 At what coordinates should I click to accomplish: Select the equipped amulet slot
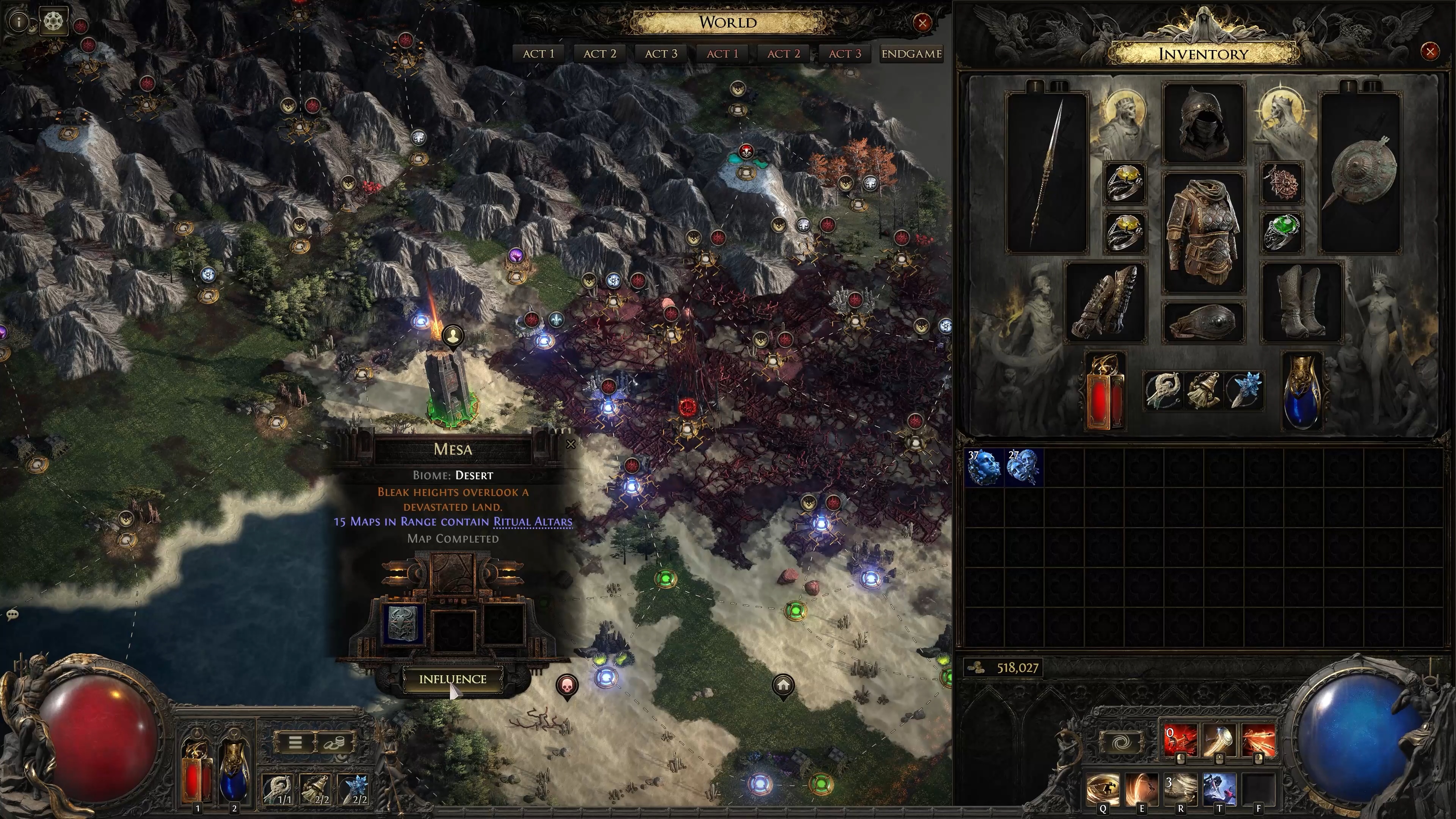1282,183
